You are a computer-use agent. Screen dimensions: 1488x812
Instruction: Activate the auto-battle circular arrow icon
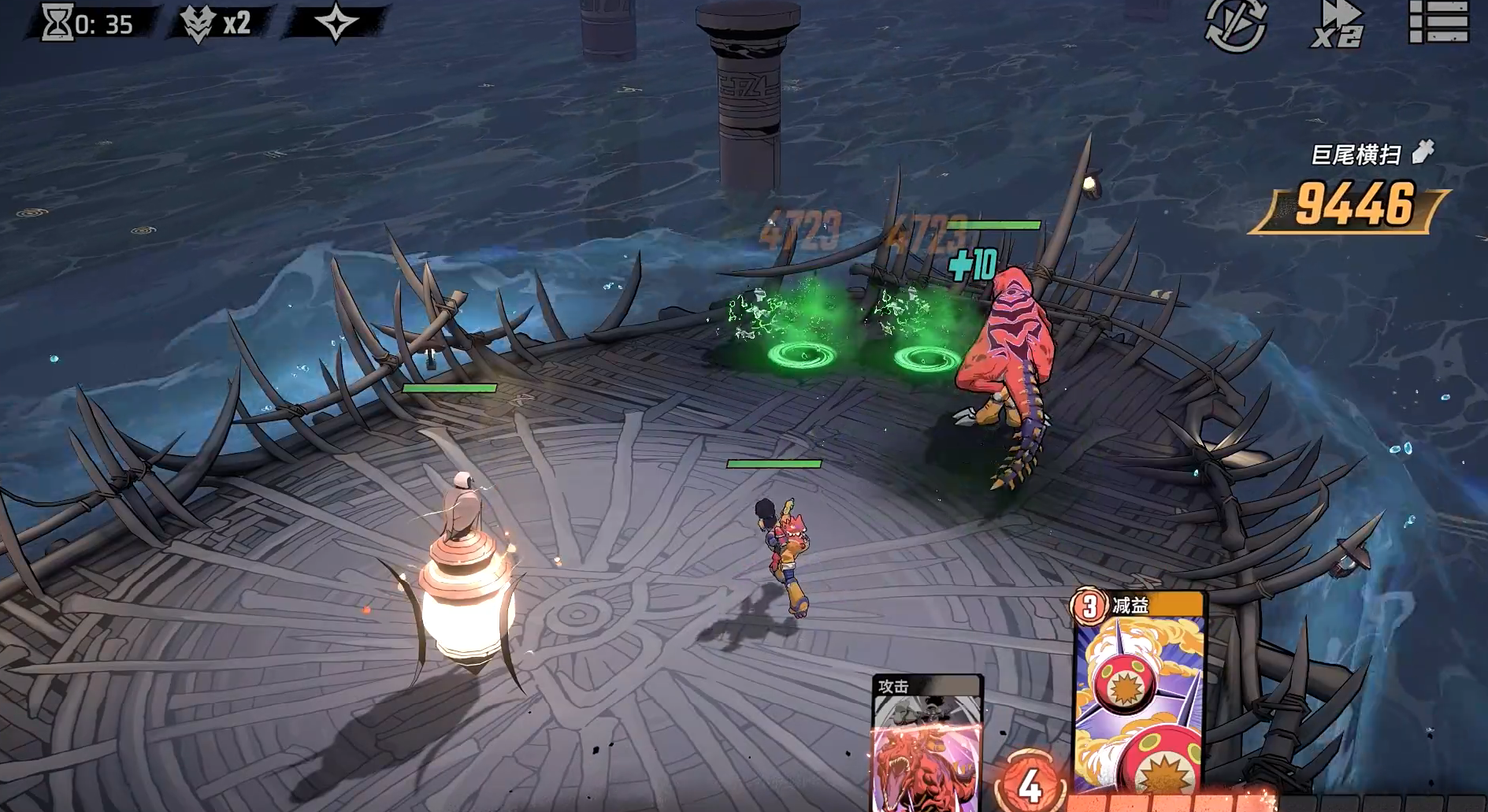coord(1235,24)
